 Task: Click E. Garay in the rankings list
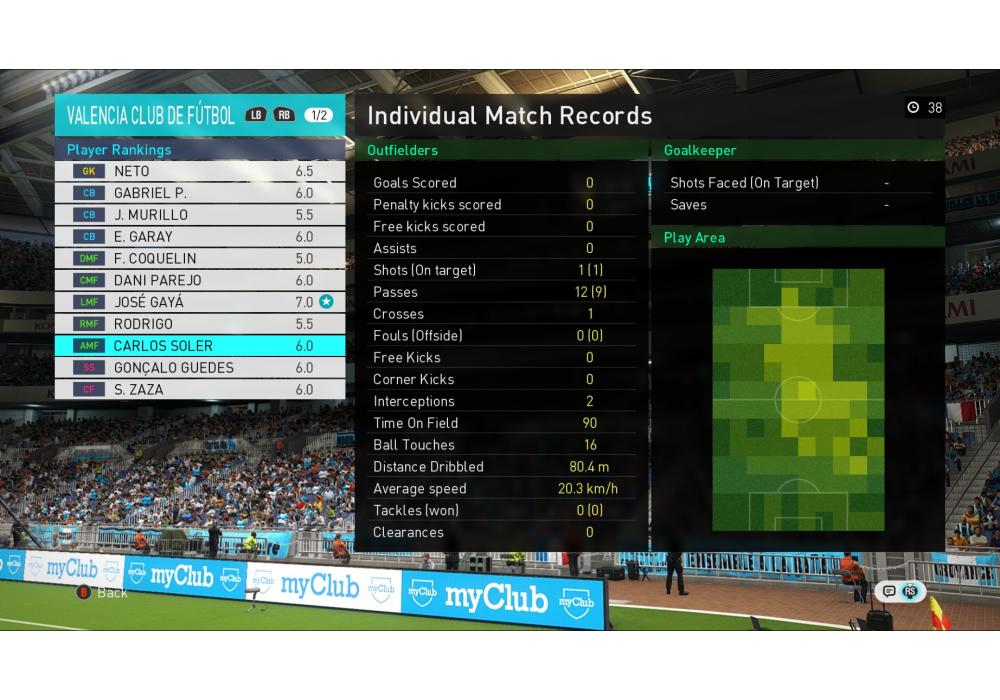(x=200, y=237)
